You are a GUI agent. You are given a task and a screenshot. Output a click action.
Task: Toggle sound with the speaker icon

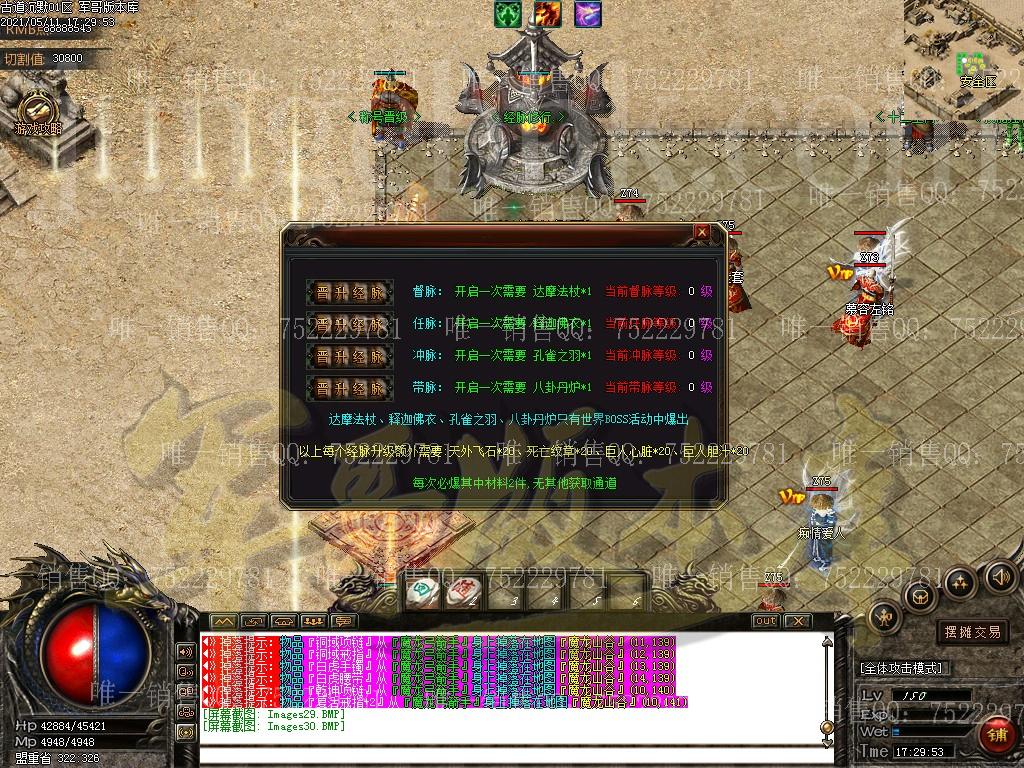click(x=1000, y=576)
